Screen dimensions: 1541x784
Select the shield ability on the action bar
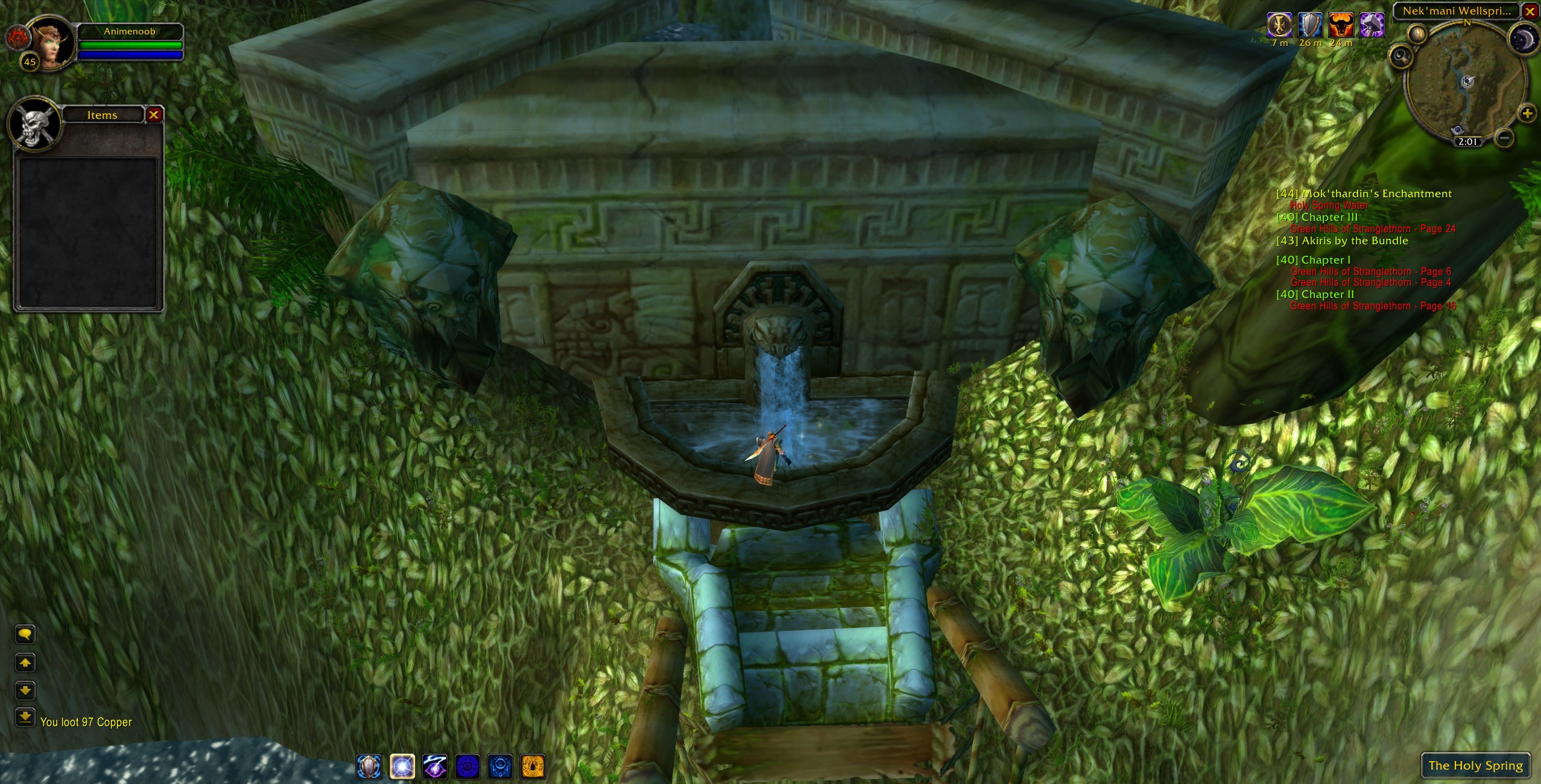click(x=368, y=767)
